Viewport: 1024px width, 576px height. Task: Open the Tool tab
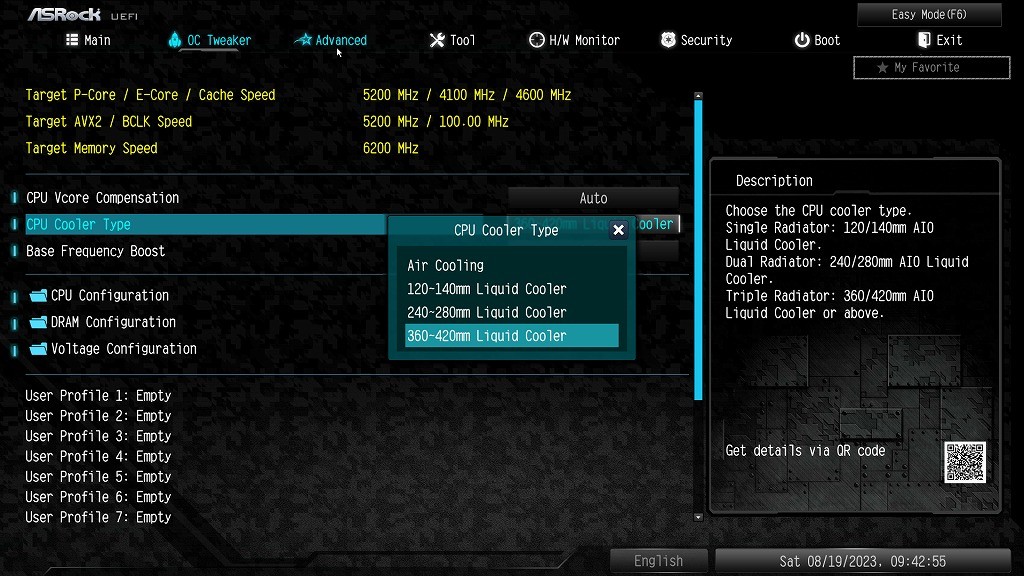point(452,40)
